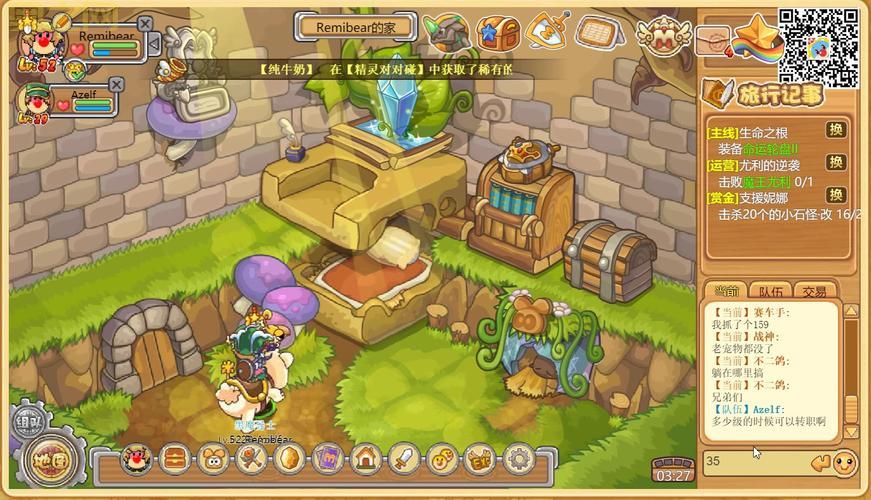Switch to the 队伍 chat tab
Viewport: 871px width, 500px height.
point(770,292)
